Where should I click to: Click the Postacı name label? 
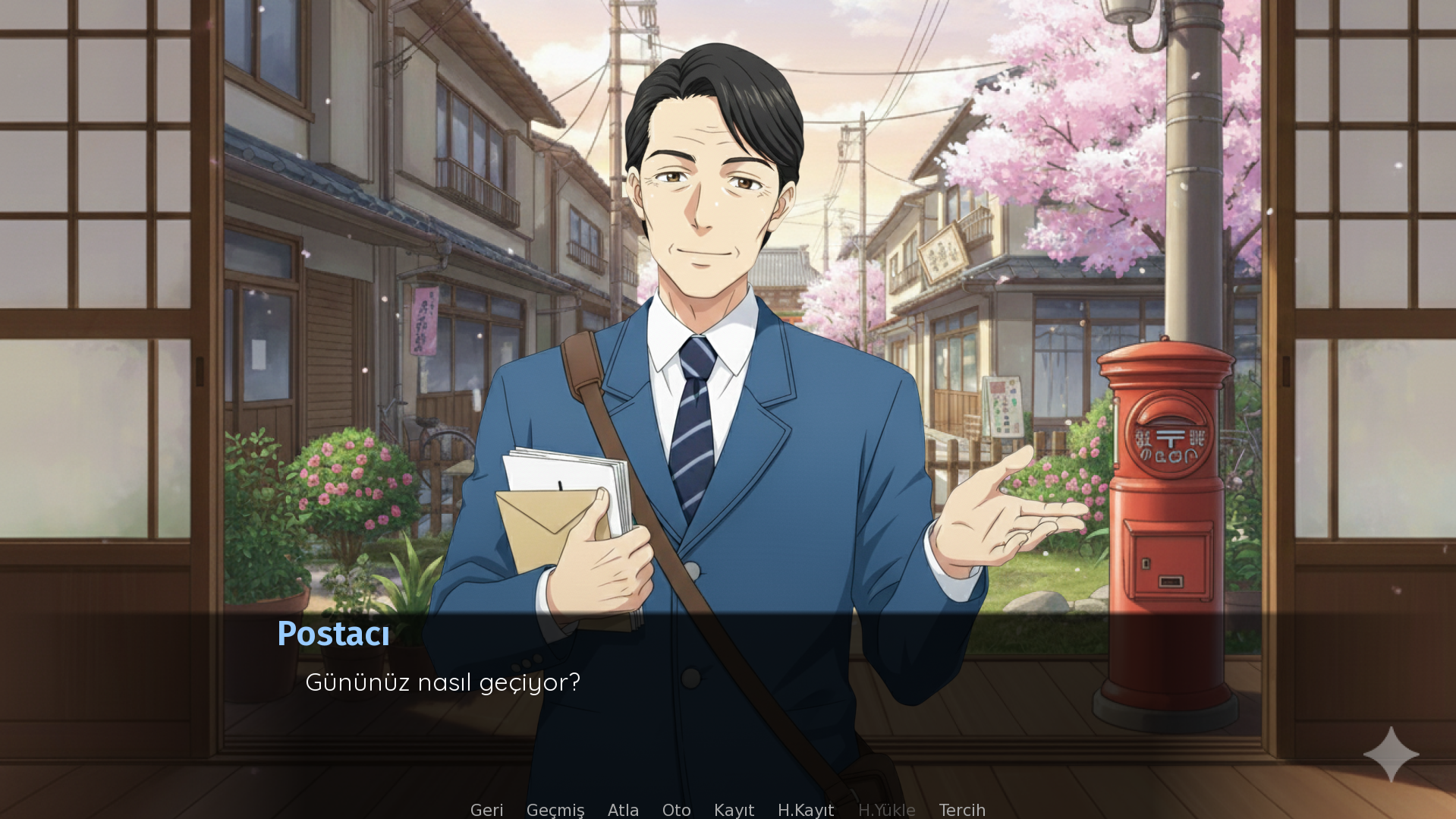[x=334, y=634]
